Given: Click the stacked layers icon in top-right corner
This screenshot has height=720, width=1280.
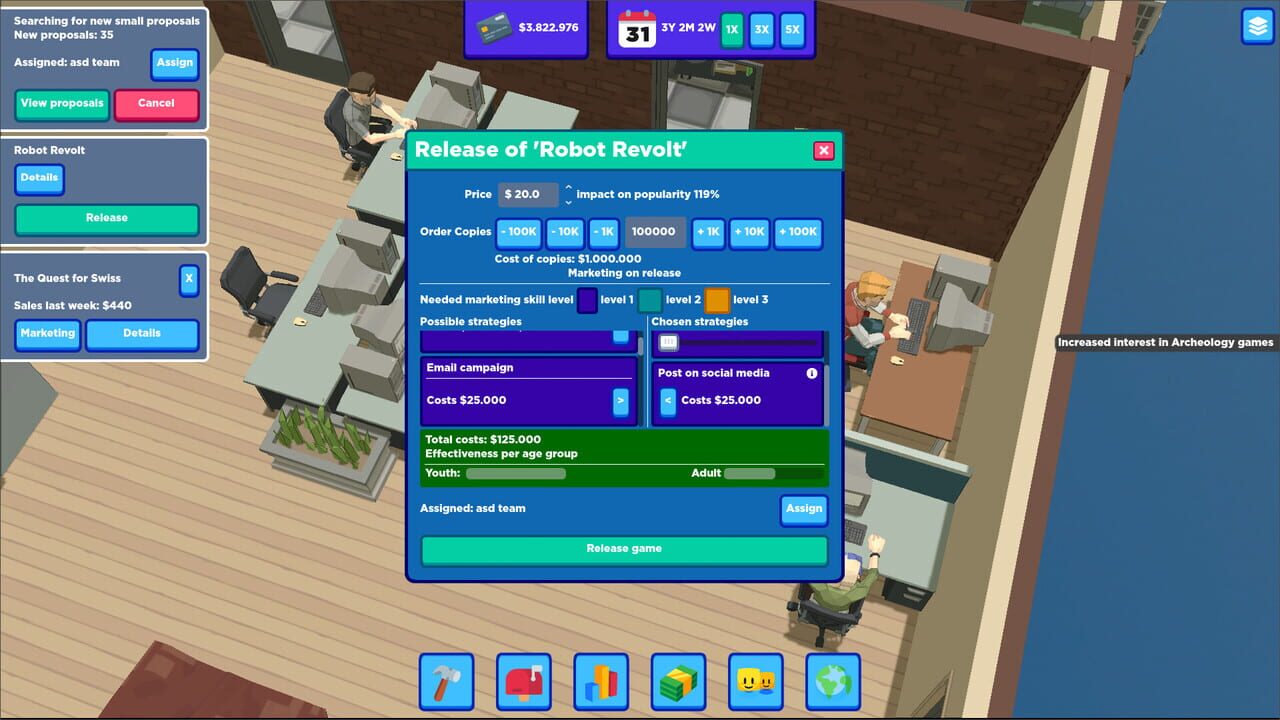Looking at the screenshot, I should pyautogui.click(x=1257, y=27).
